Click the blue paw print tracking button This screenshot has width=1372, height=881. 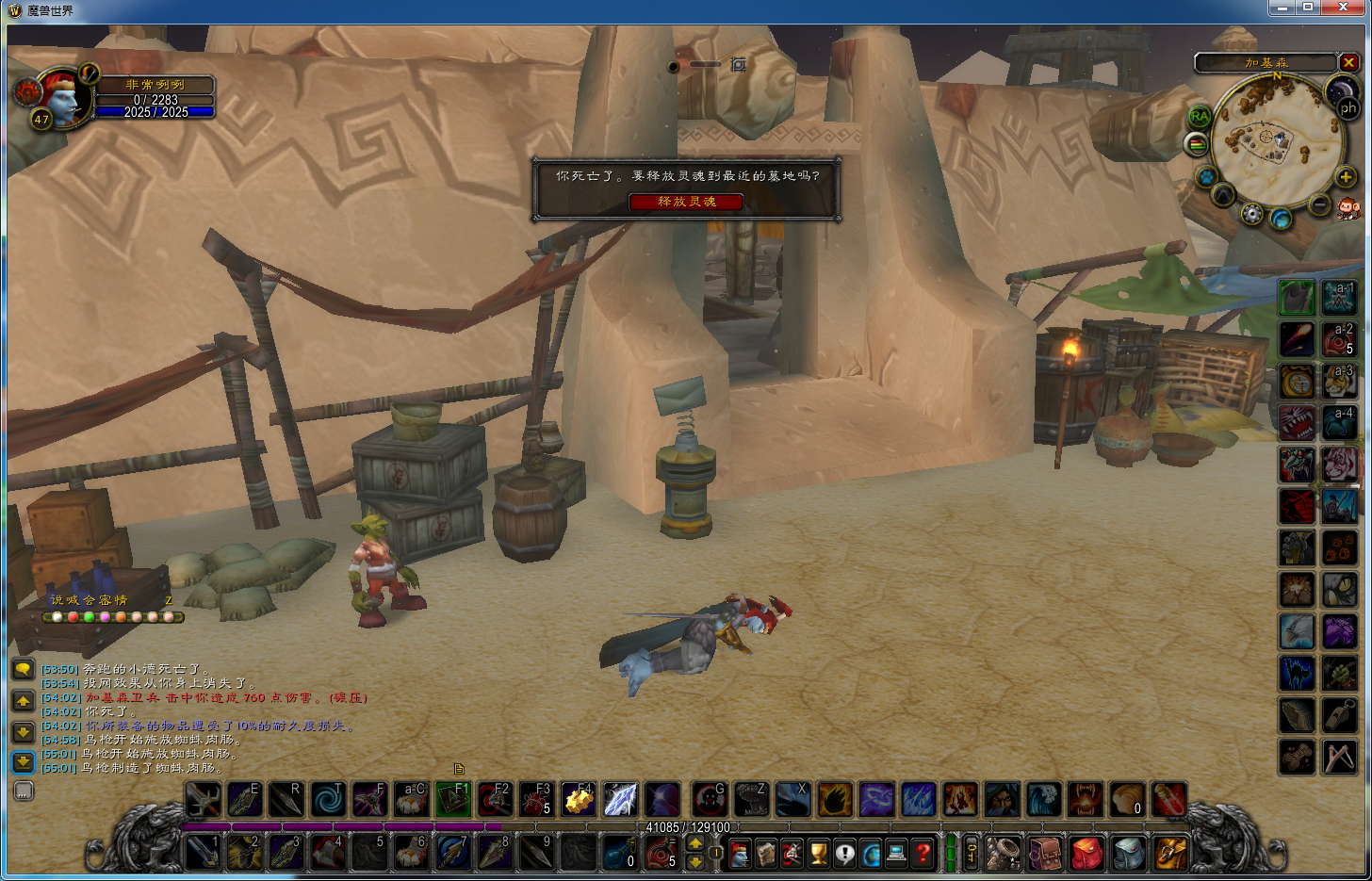[1205, 176]
